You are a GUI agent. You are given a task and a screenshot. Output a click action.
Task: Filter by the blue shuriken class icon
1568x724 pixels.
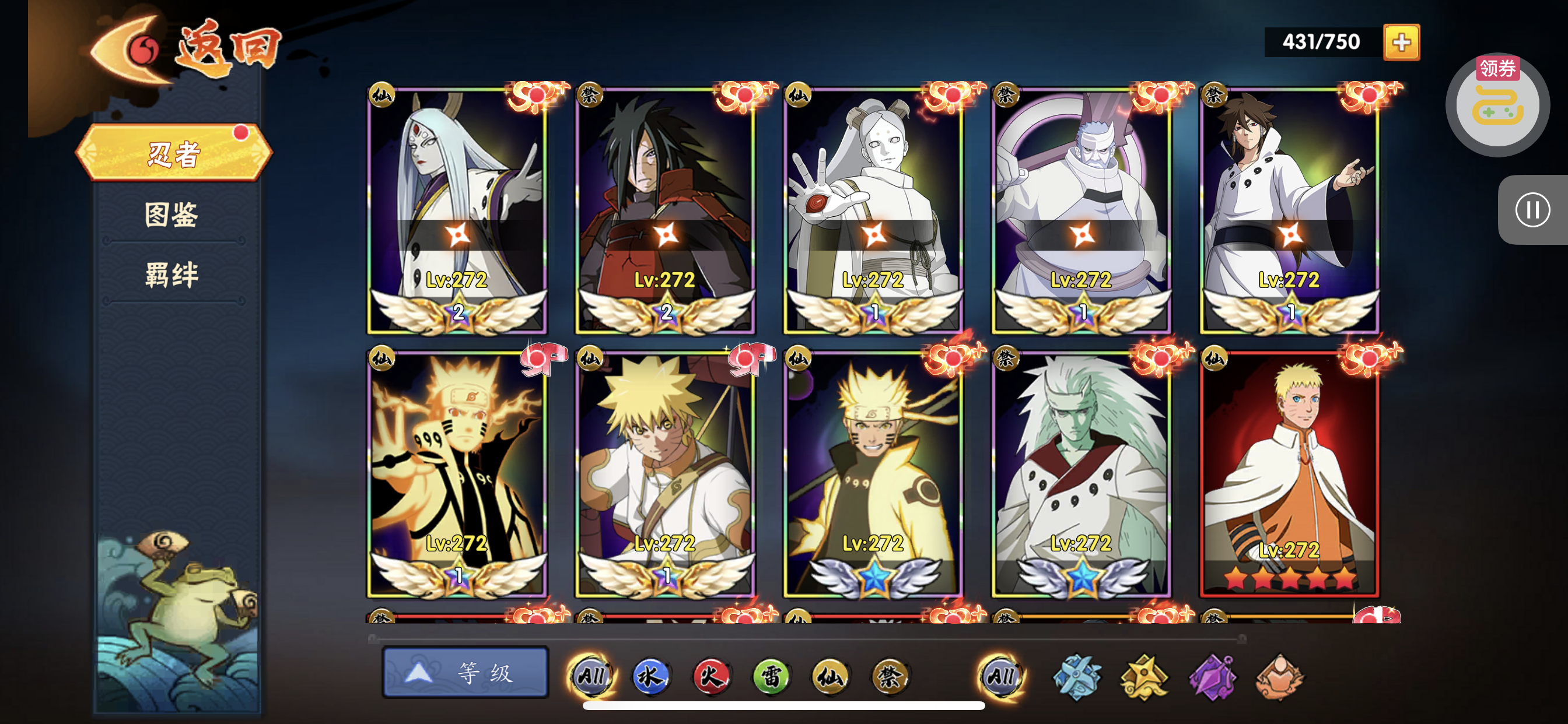click(1077, 677)
